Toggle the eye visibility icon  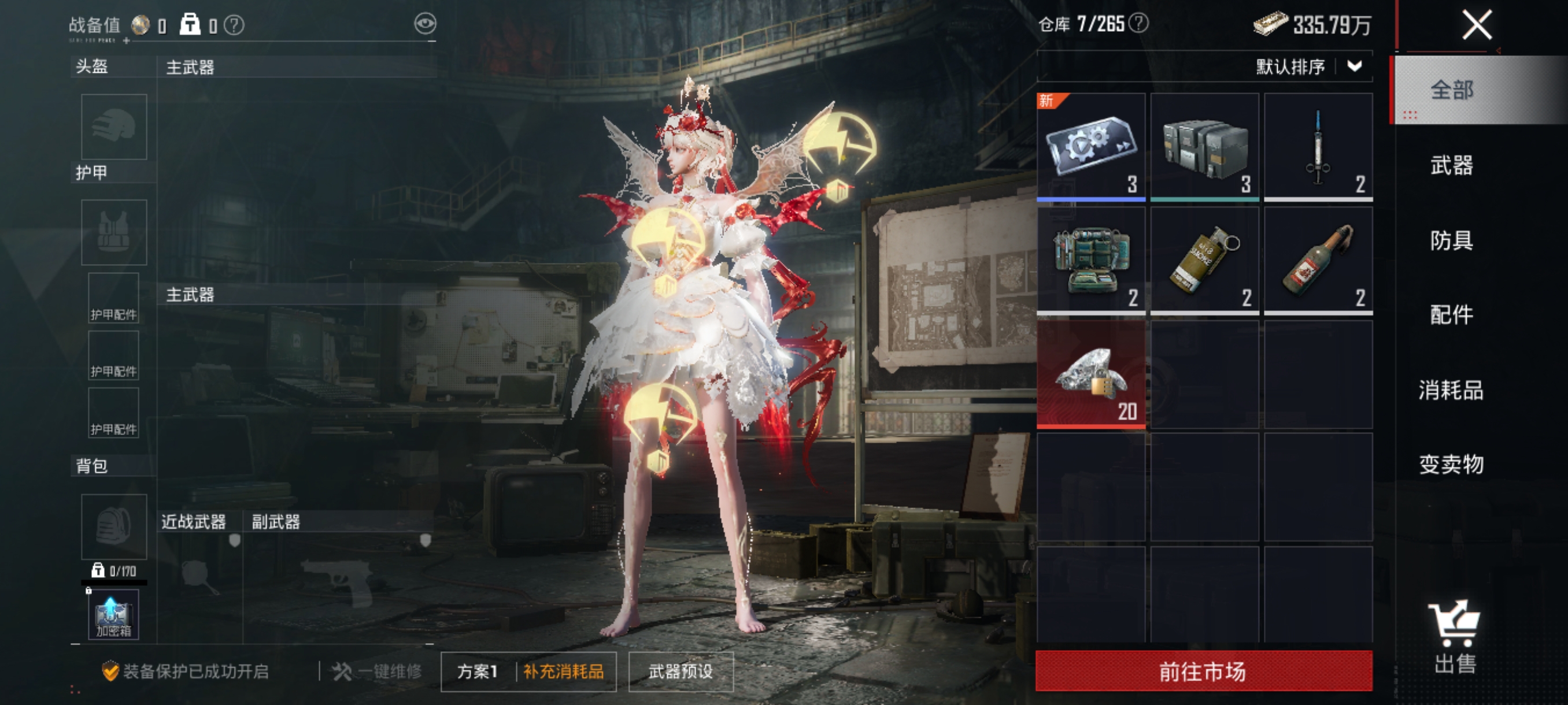click(425, 24)
